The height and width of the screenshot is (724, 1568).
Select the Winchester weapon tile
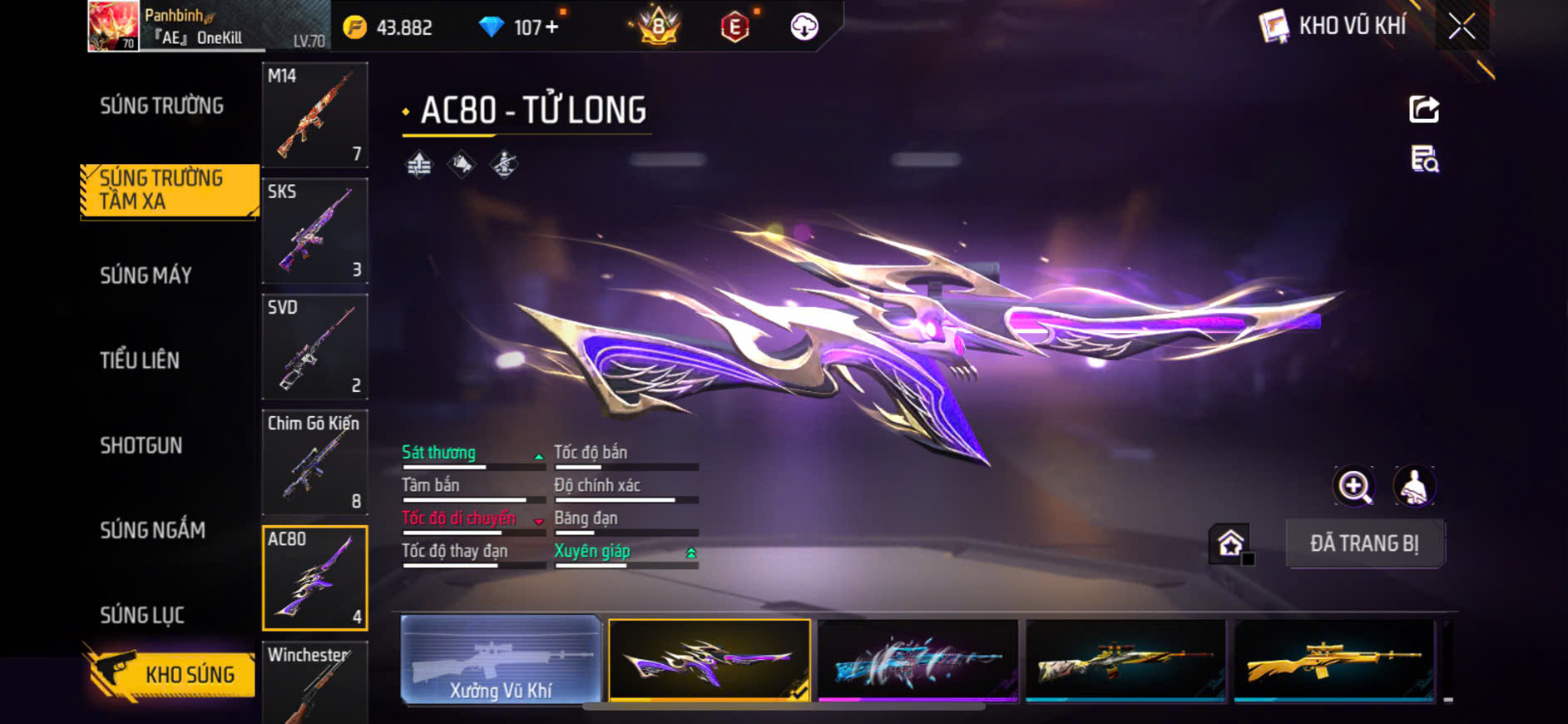click(x=314, y=682)
